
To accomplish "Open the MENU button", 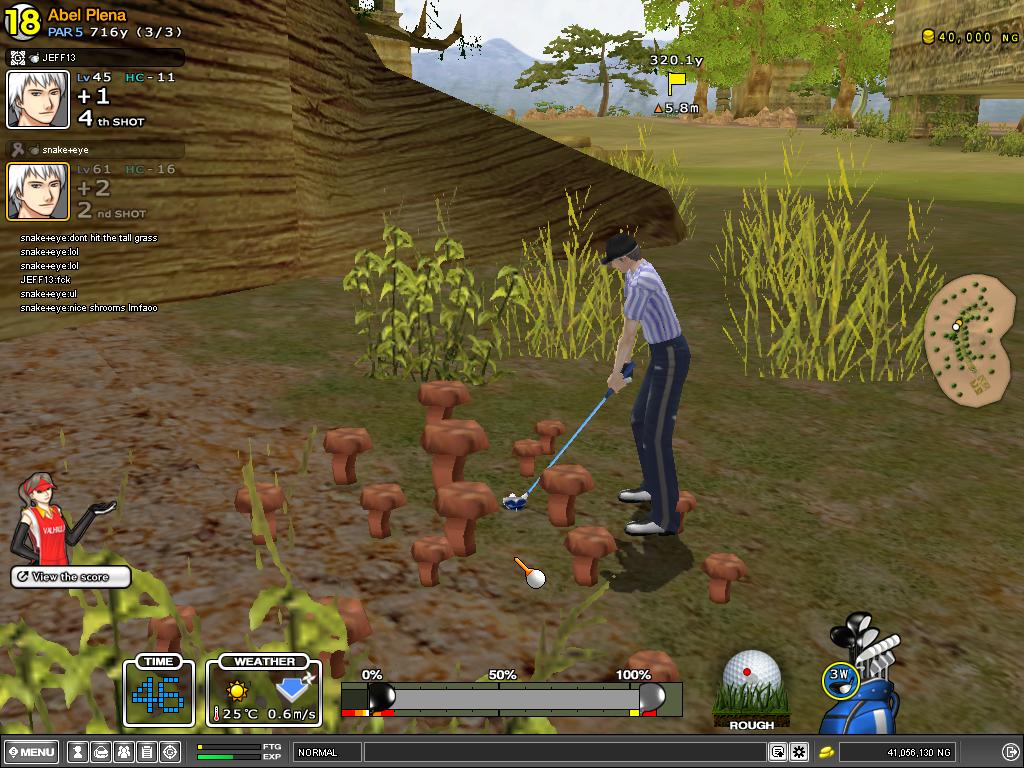I will 31,752.
